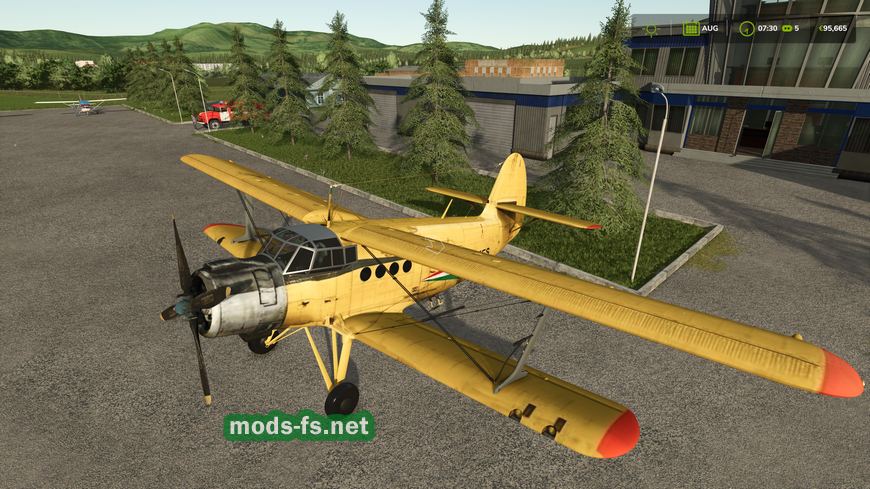Click the sunny weather icon

(651, 28)
